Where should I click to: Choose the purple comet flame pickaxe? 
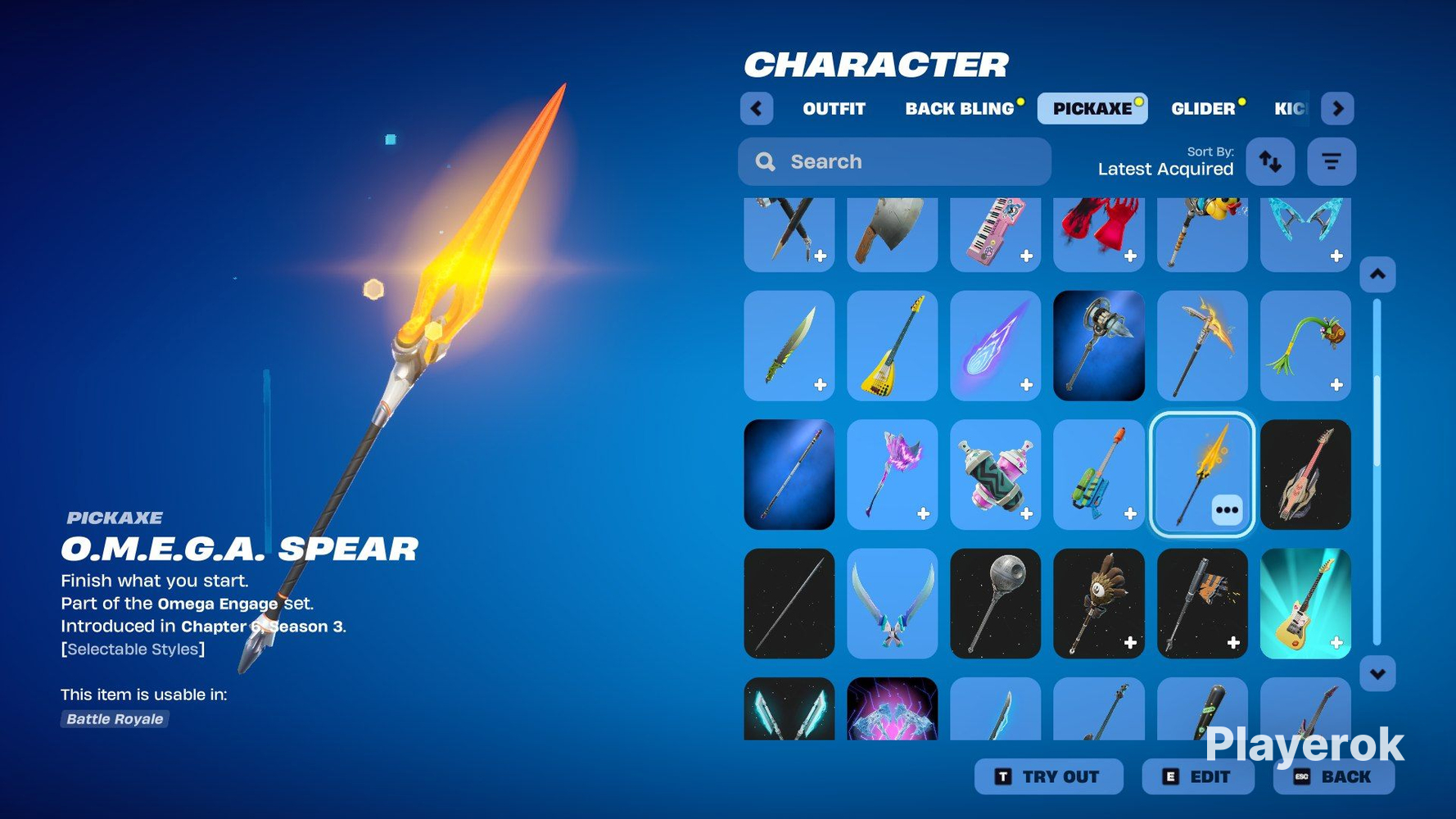[995, 346]
